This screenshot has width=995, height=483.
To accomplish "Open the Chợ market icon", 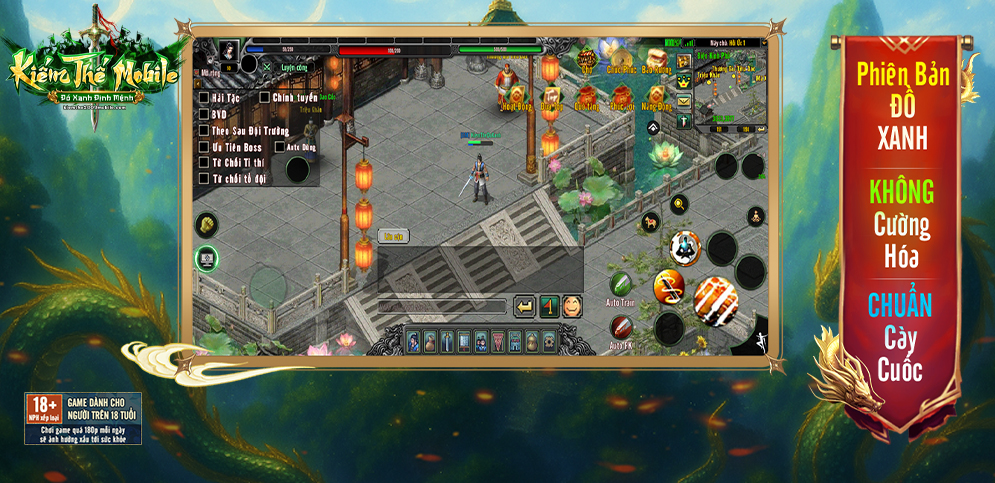I will [x=587, y=59].
